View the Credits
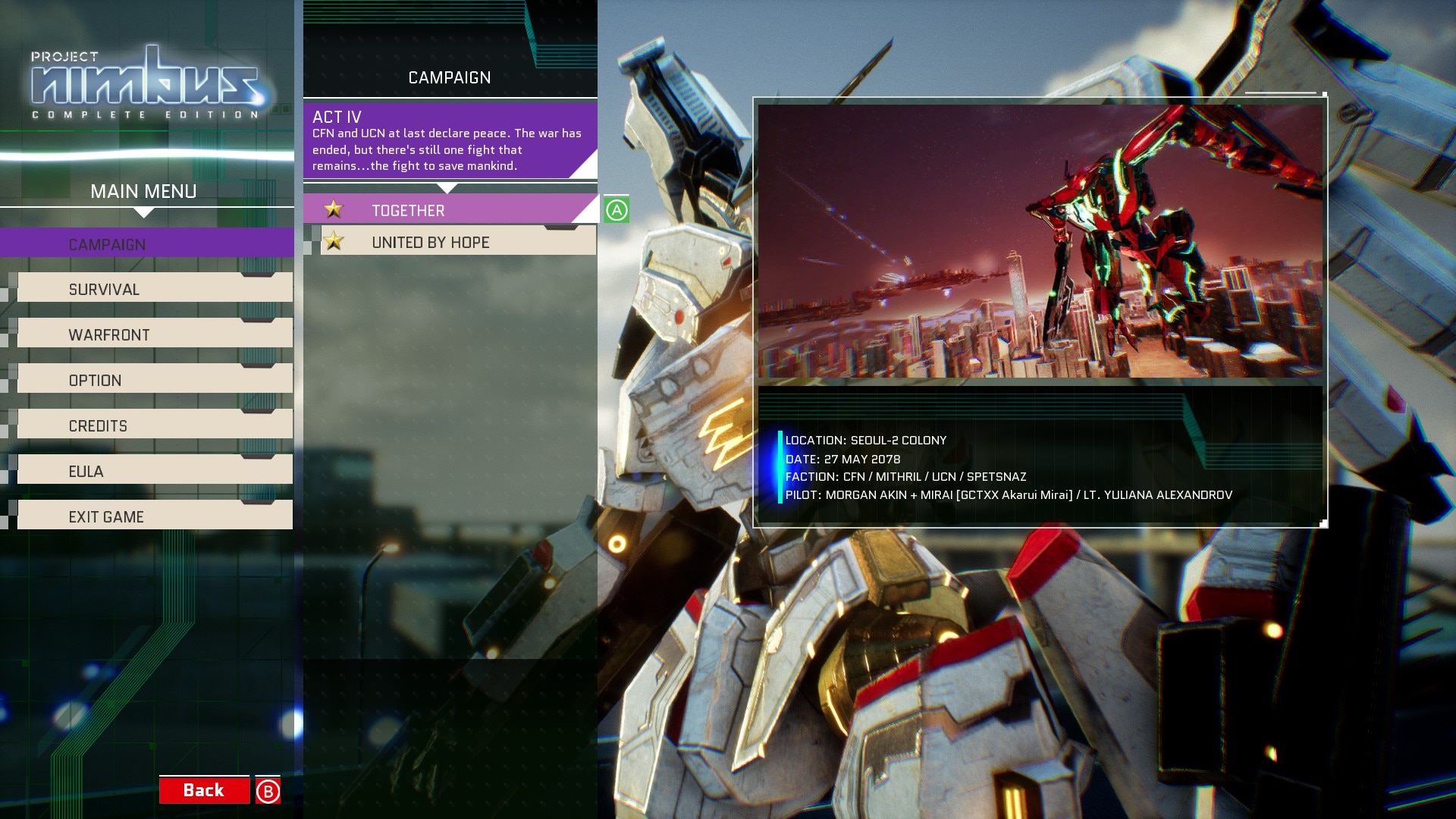Viewport: 1456px width, 819px height. click(x=154, y=425)
